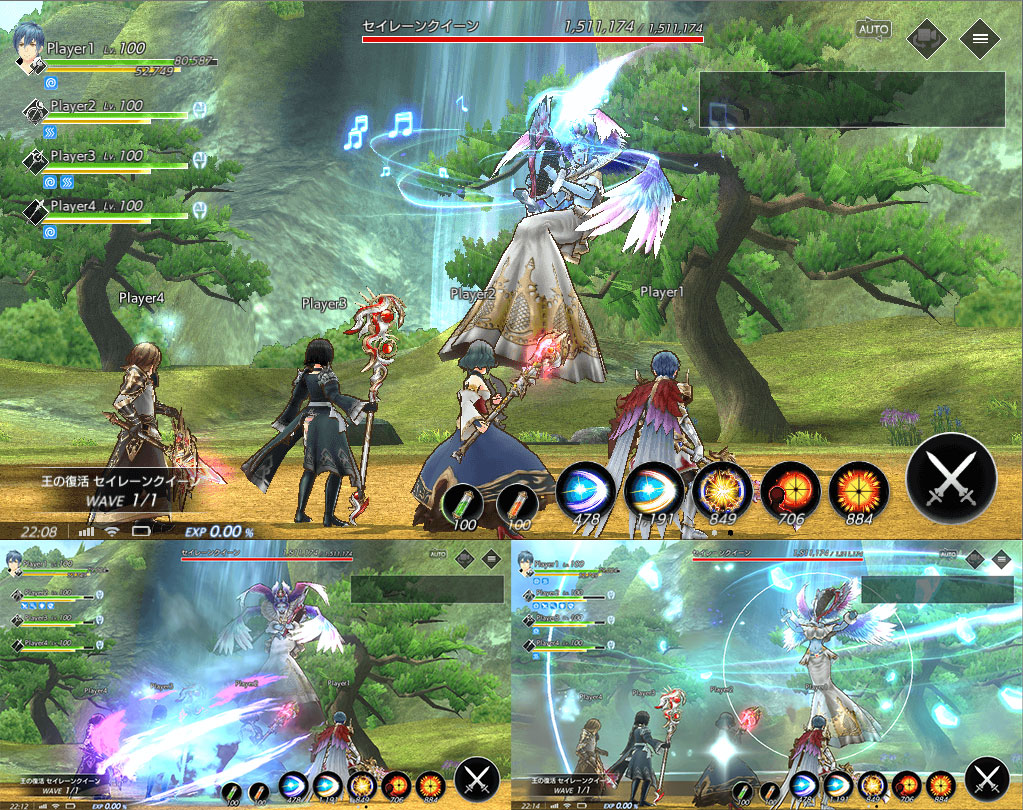Activate the blue slash skill marked 478
Image resolution: width=1023 pixels, height=810 pixels.
[585, 491]
